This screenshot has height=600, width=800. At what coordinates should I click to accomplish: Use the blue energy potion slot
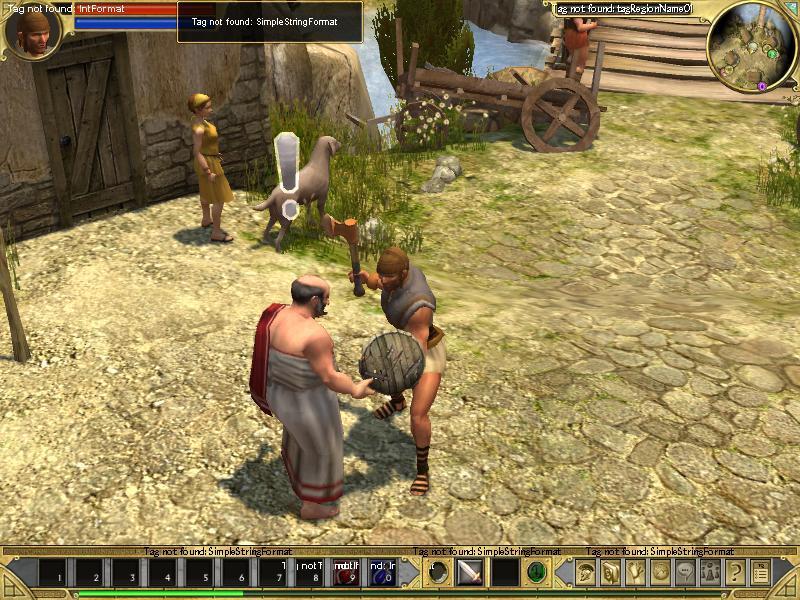tap(382, 573)
